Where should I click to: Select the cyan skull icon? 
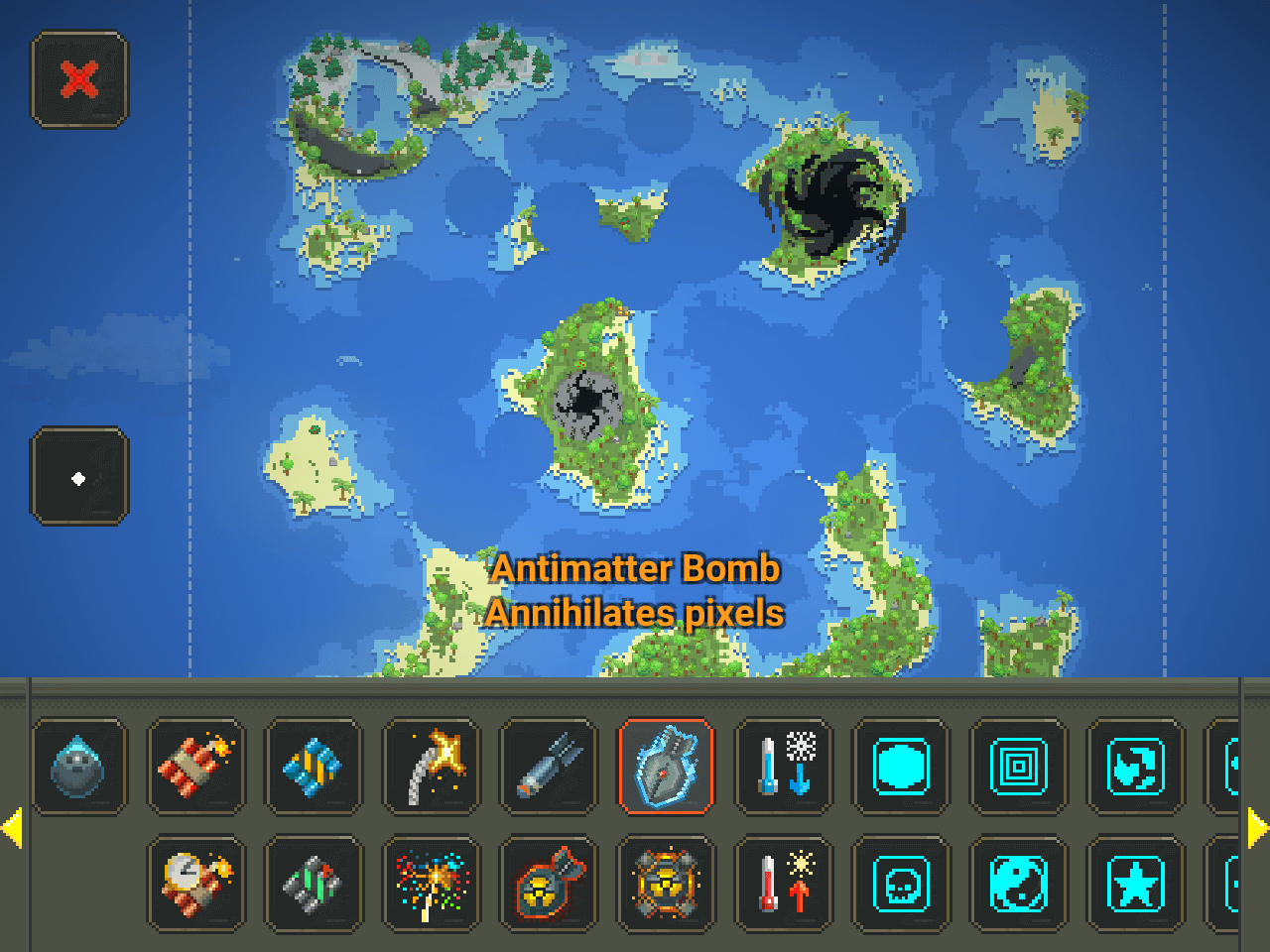(900, 884)
